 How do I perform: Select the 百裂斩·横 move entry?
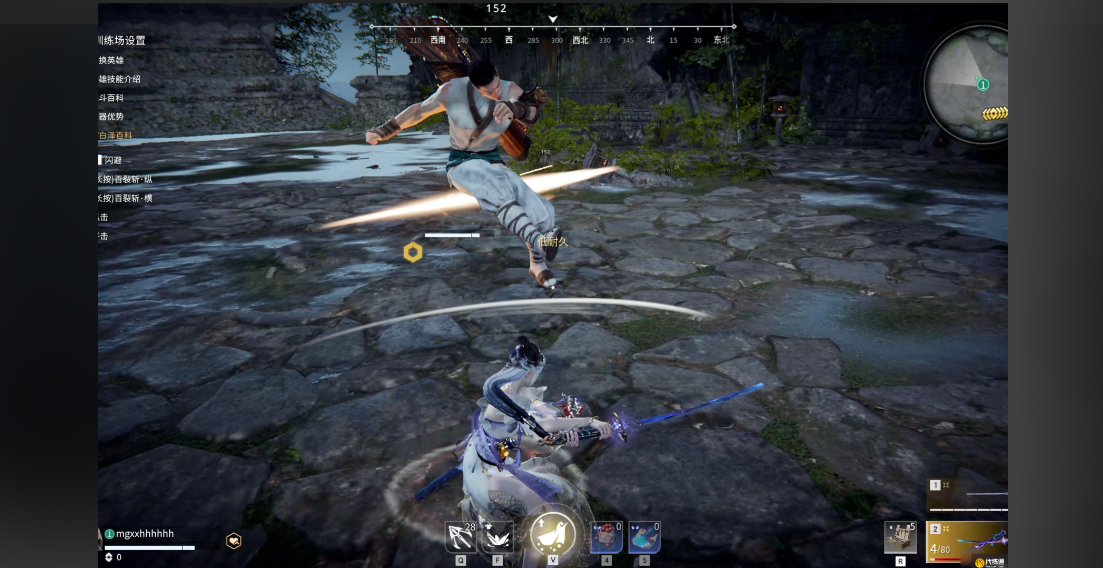click(126, 198)
